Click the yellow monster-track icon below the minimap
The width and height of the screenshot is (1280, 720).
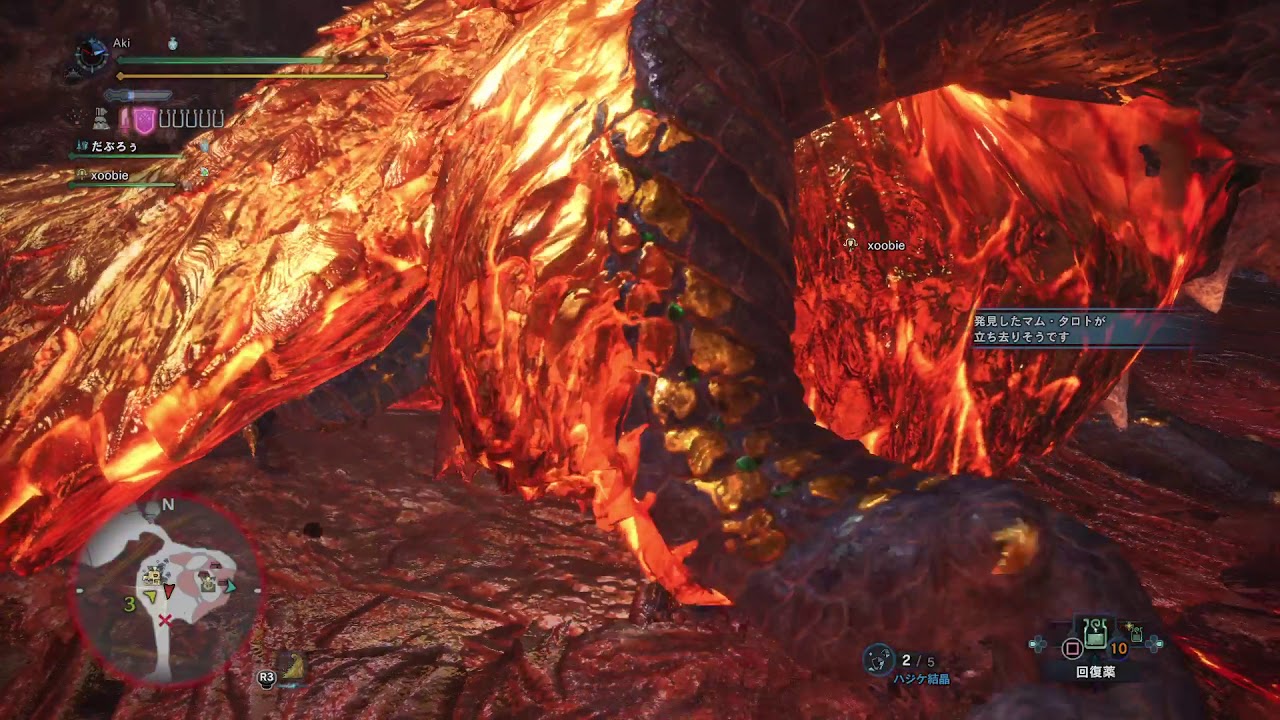point(293,668)
